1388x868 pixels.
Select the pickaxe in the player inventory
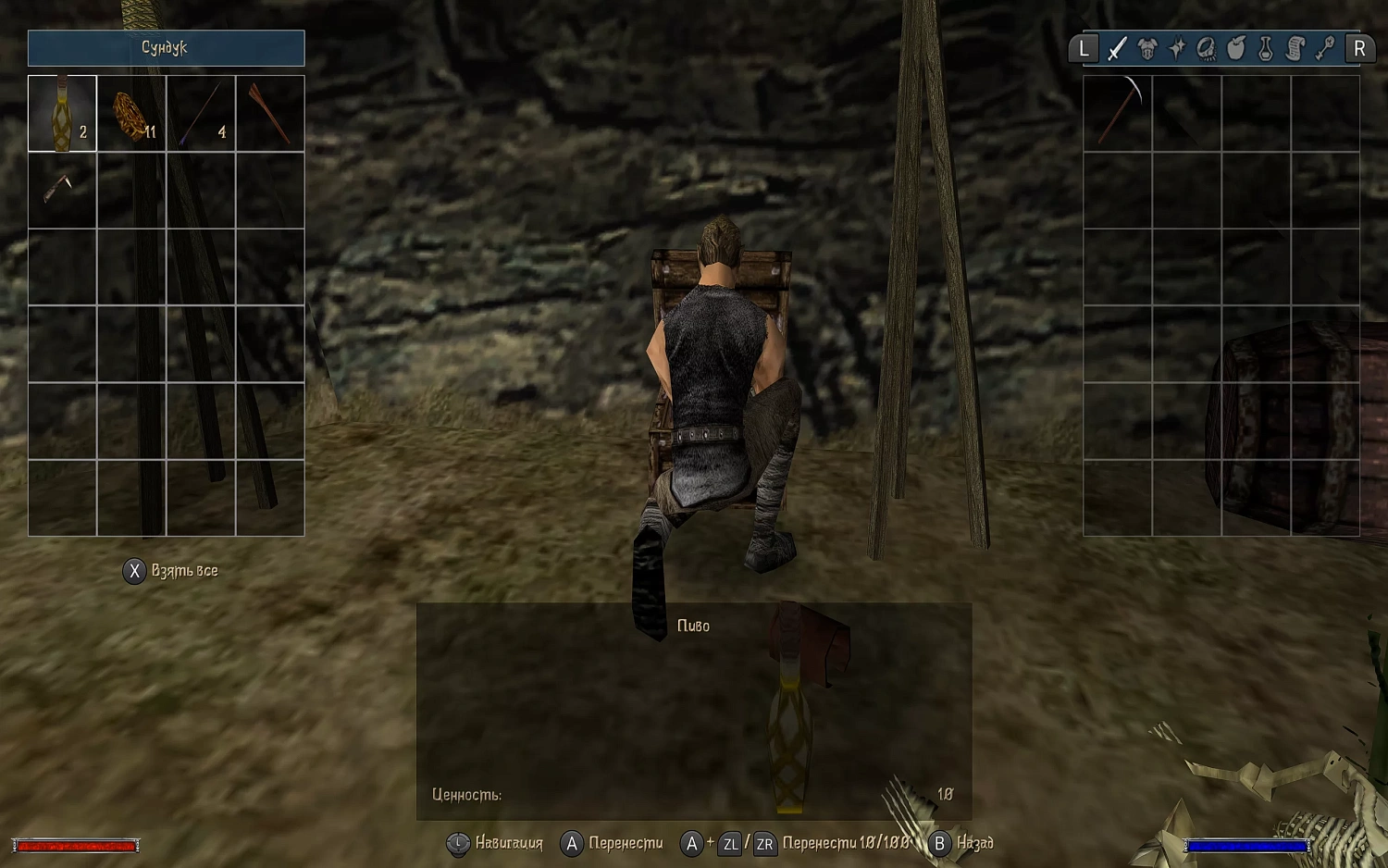point(1118,114)
